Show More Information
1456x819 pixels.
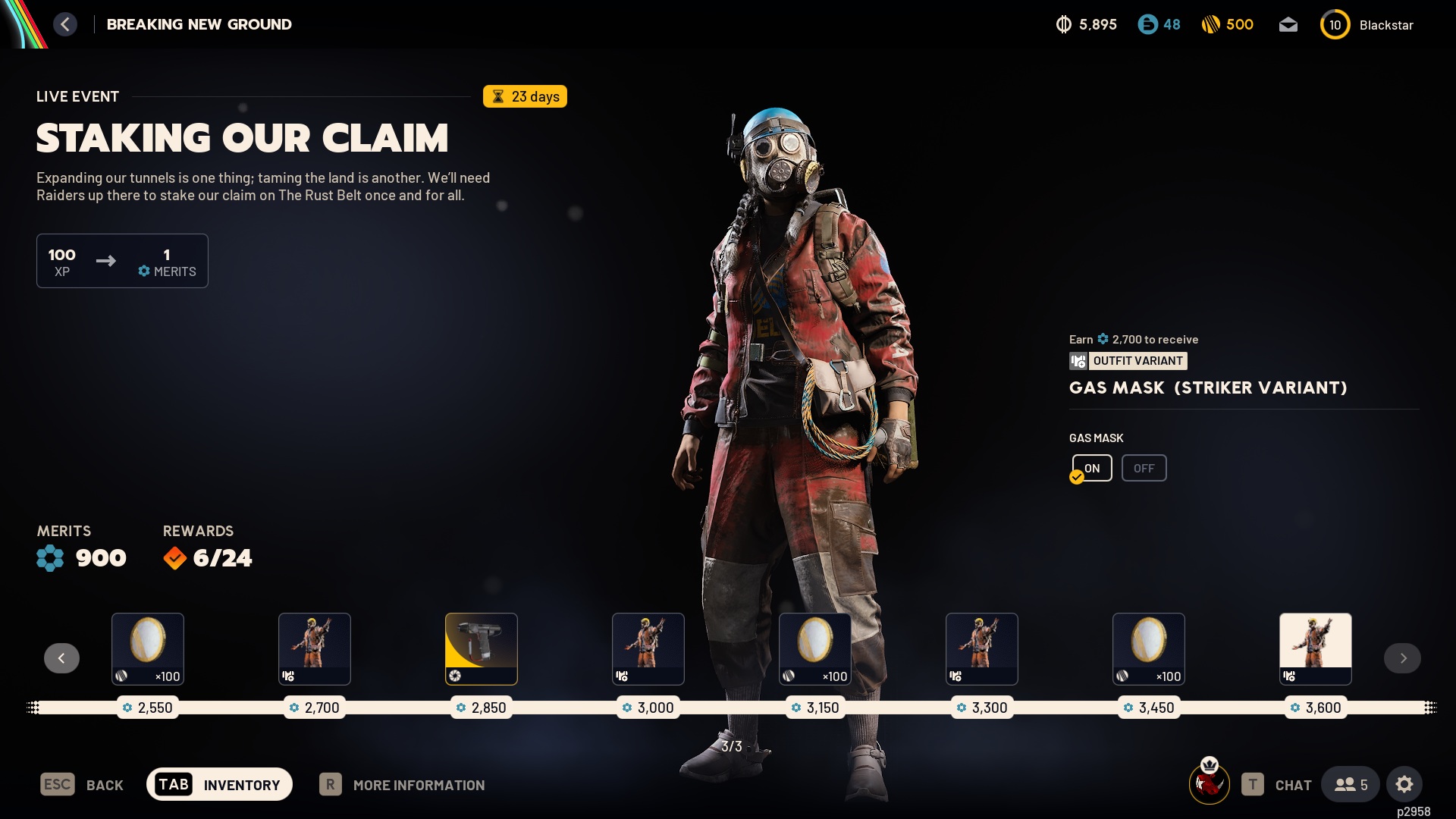point(402,785)
